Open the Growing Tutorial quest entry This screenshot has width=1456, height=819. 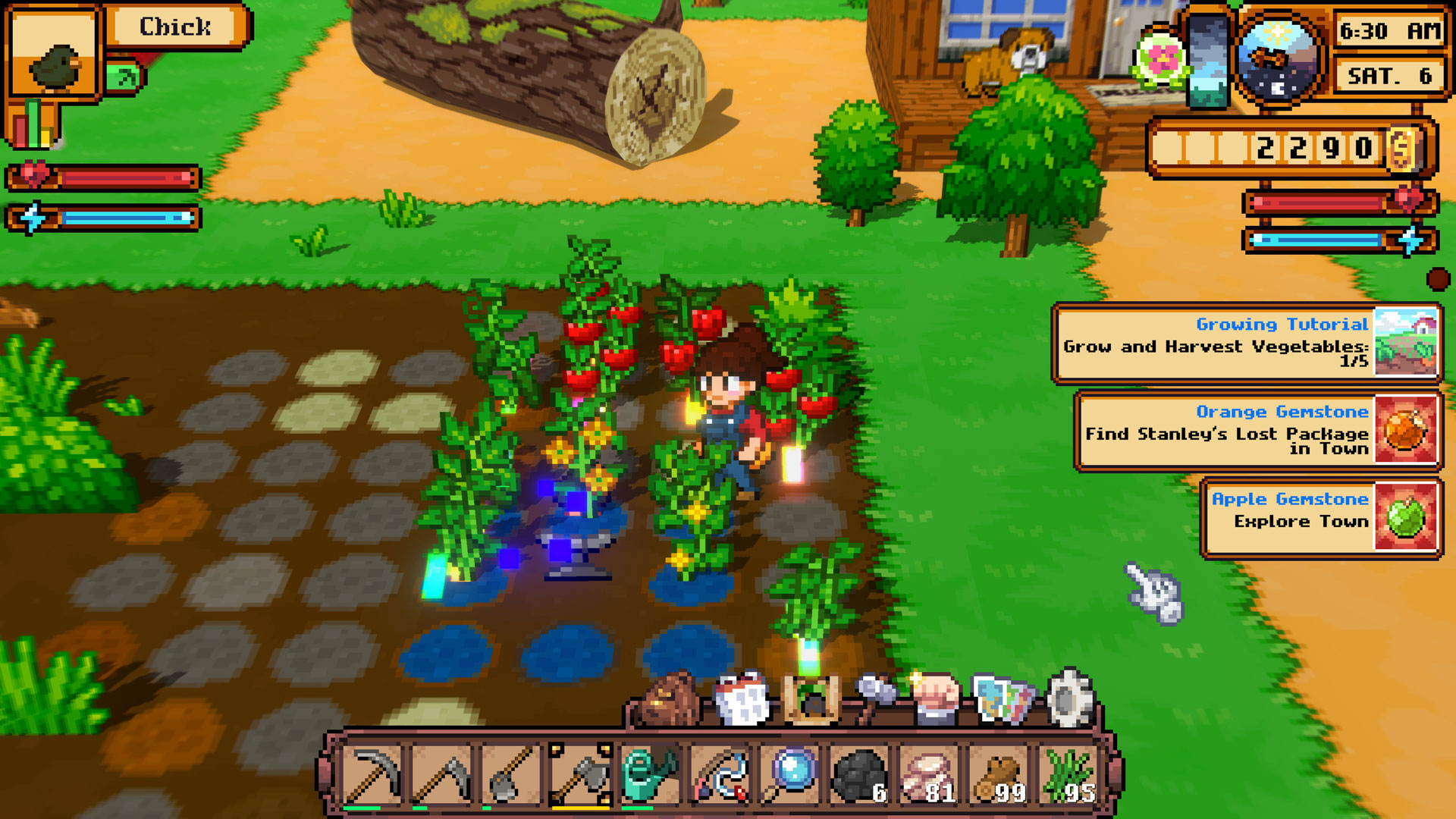[1246, 344]
